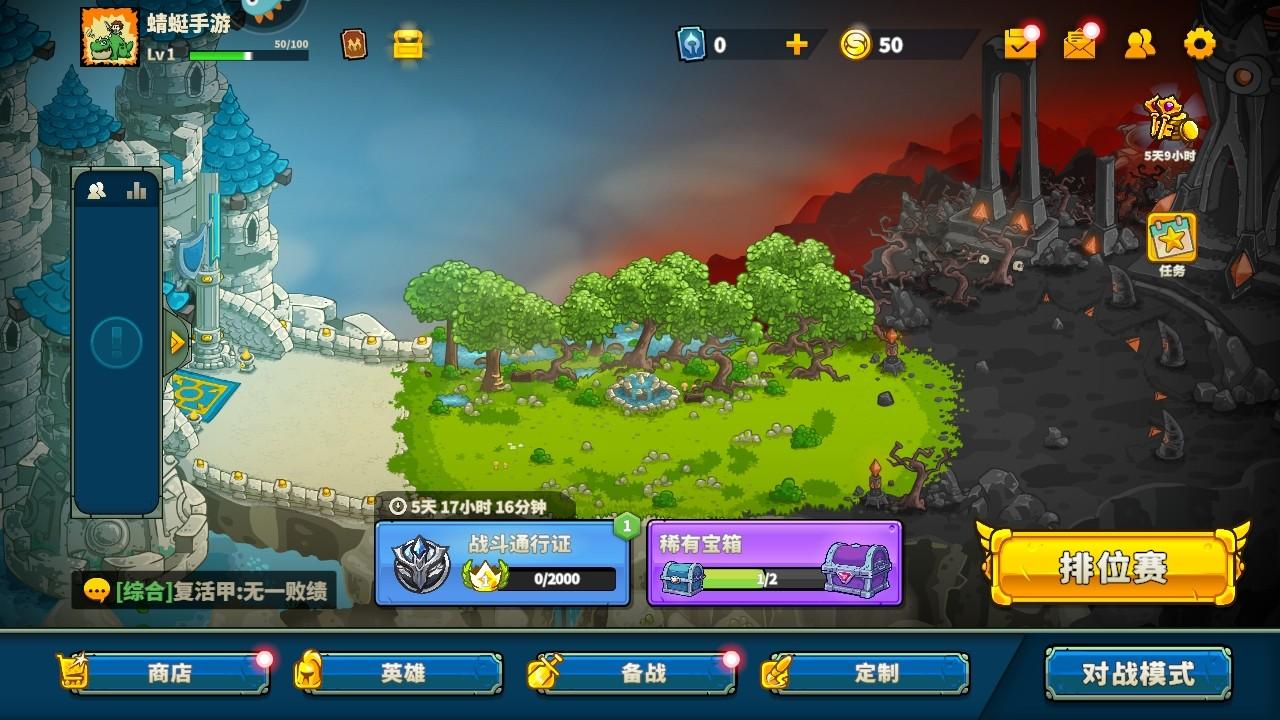Image resolution: width=1280 pixels, height=720 pixels.
Task: Switch to the stats bar-chart tab
Action: [x=137, y=188]
